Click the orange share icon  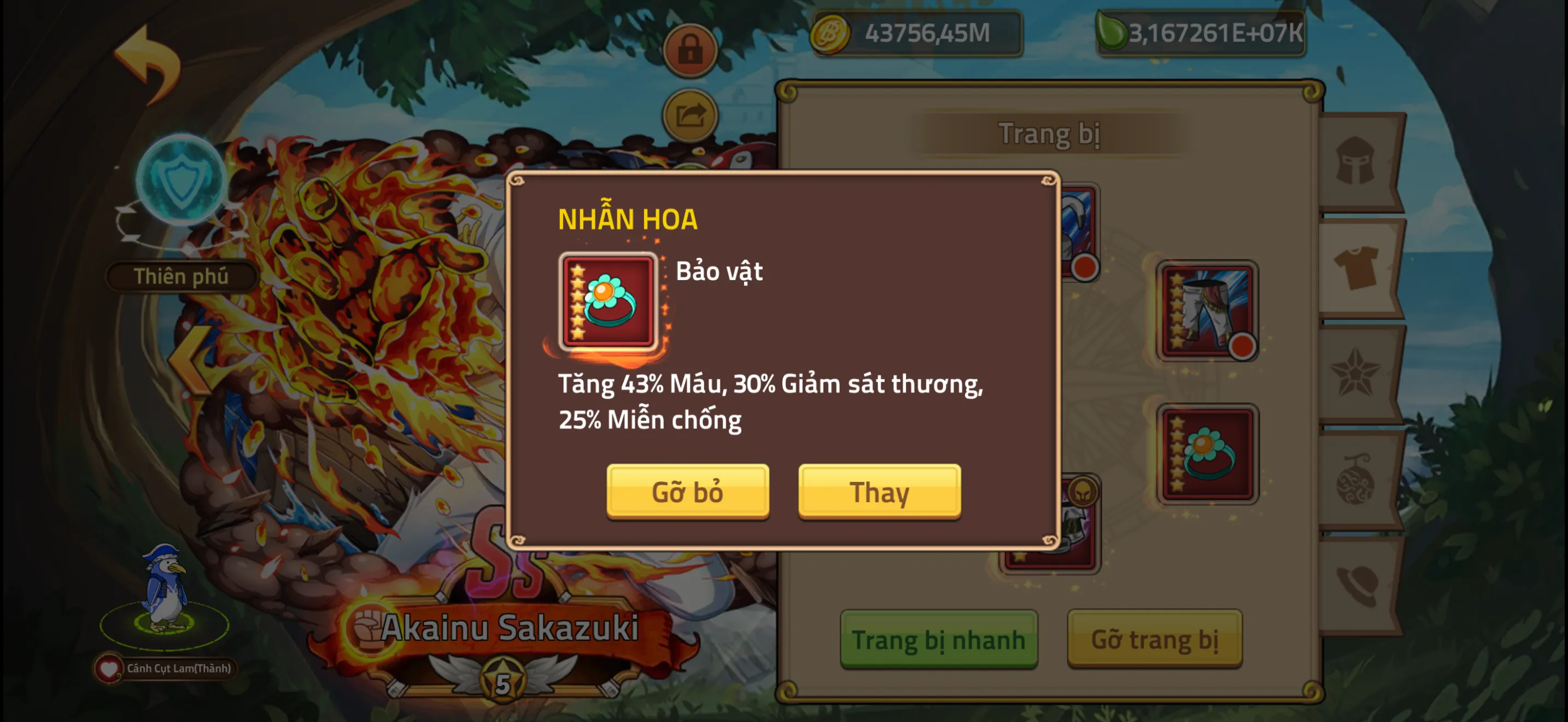click(691, 114)
